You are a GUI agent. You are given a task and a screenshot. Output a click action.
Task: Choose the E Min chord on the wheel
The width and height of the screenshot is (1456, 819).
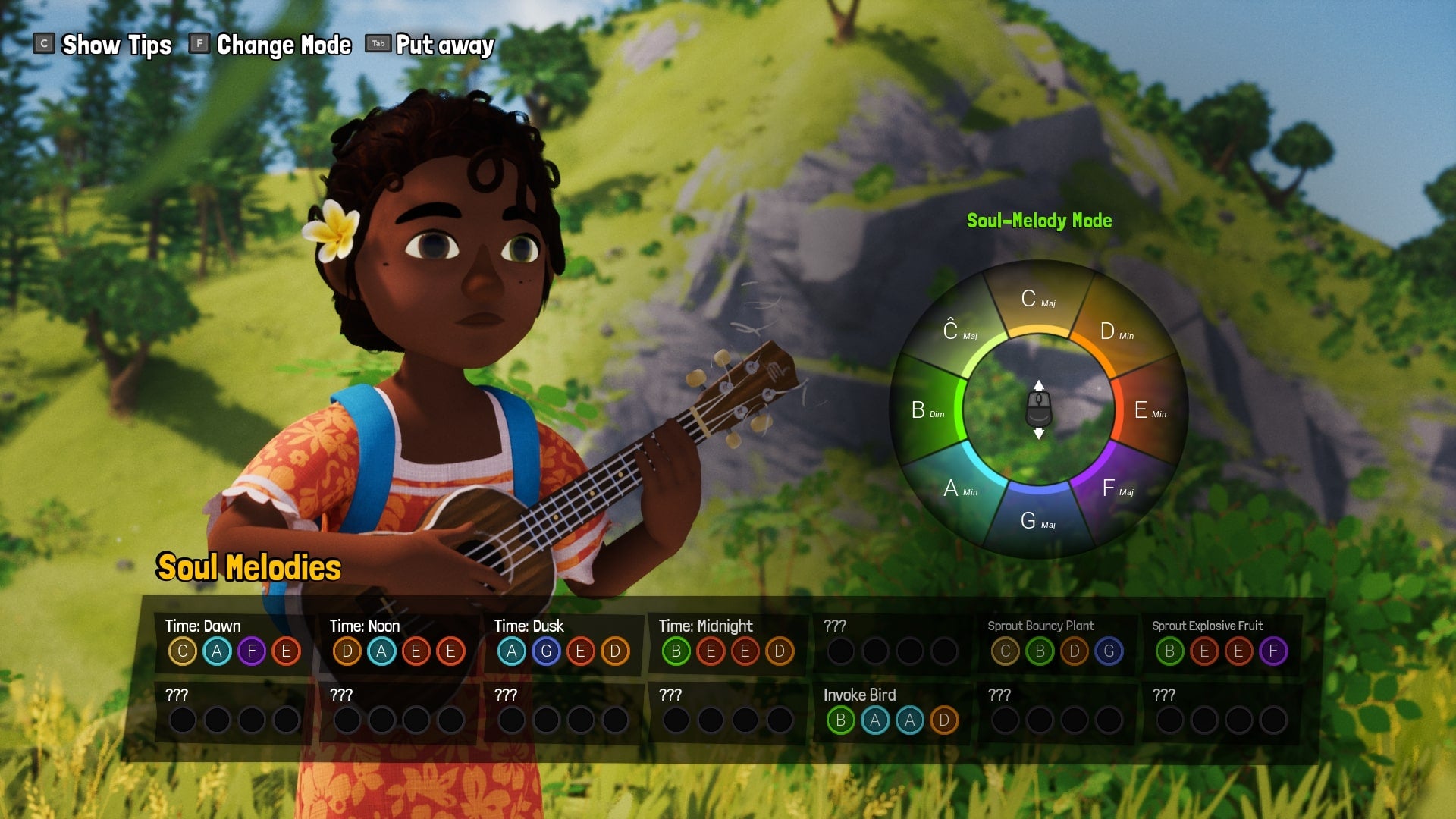click(1148, 410)
